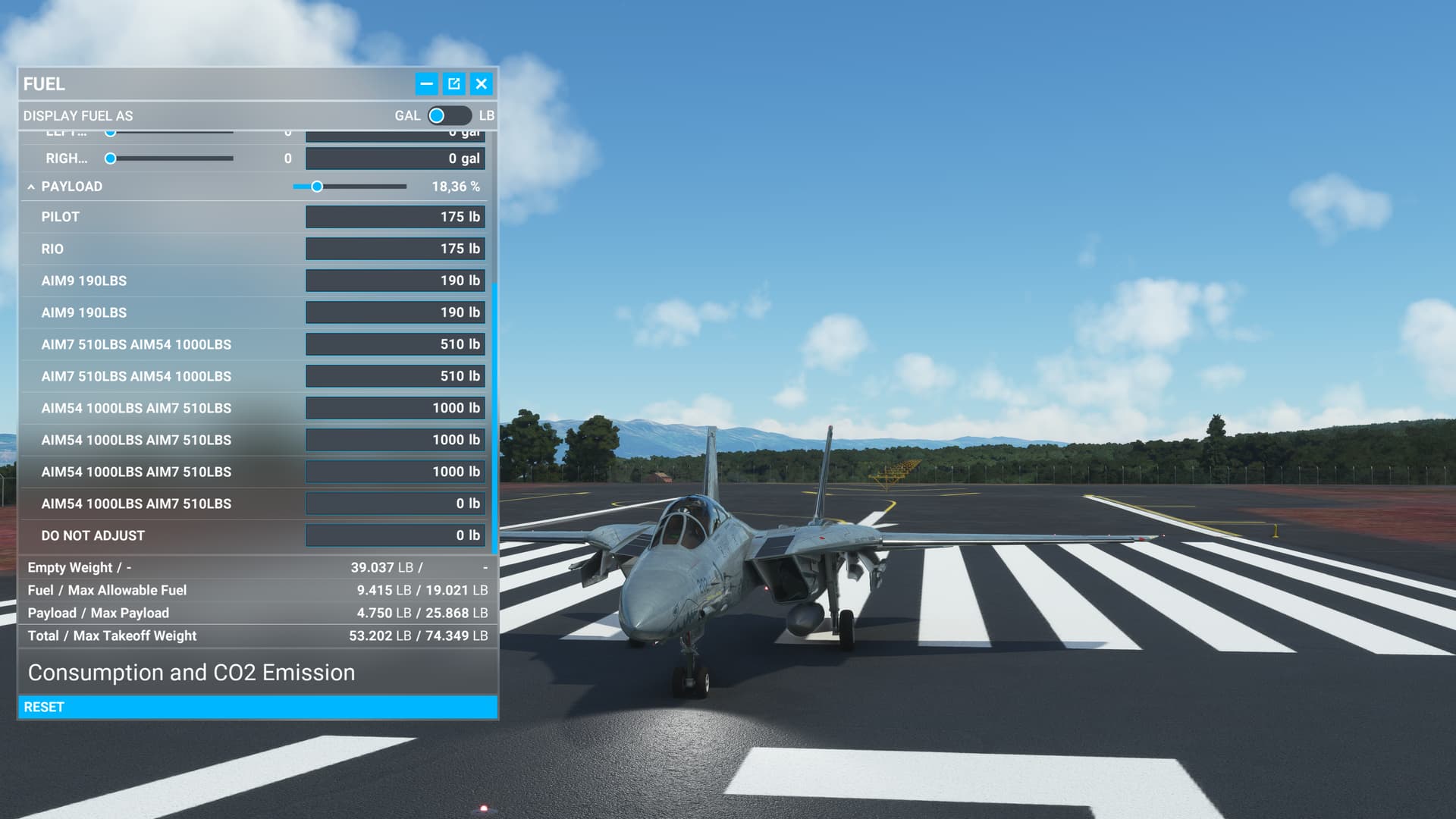Adjust the Payload percentage slider
This screenshot has height=819, width=1456.
(317, 187)
